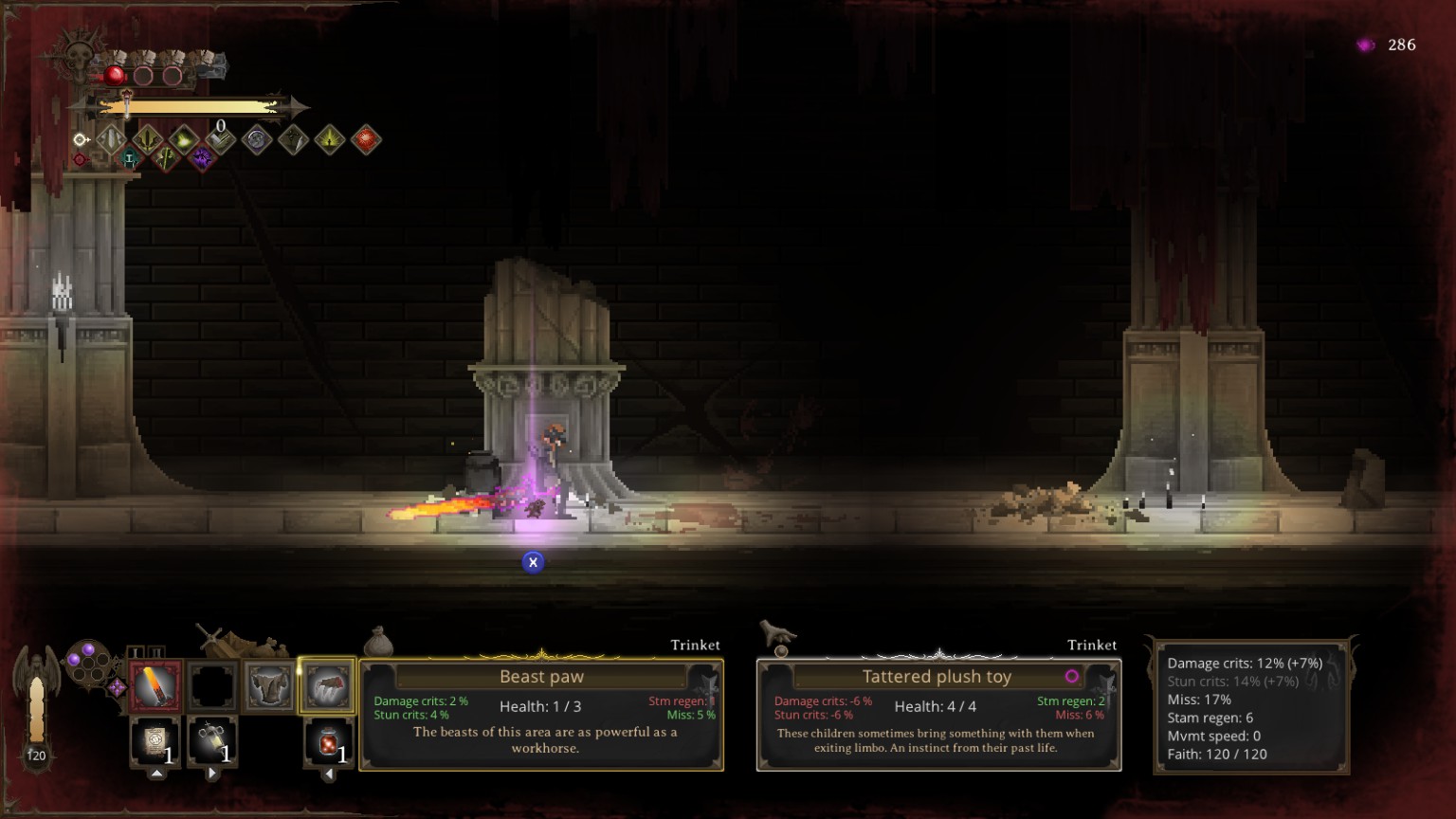Open the Beast paw trinket details panel
The width and height of the screenshot is (1456, 819).
click(541, 715)
